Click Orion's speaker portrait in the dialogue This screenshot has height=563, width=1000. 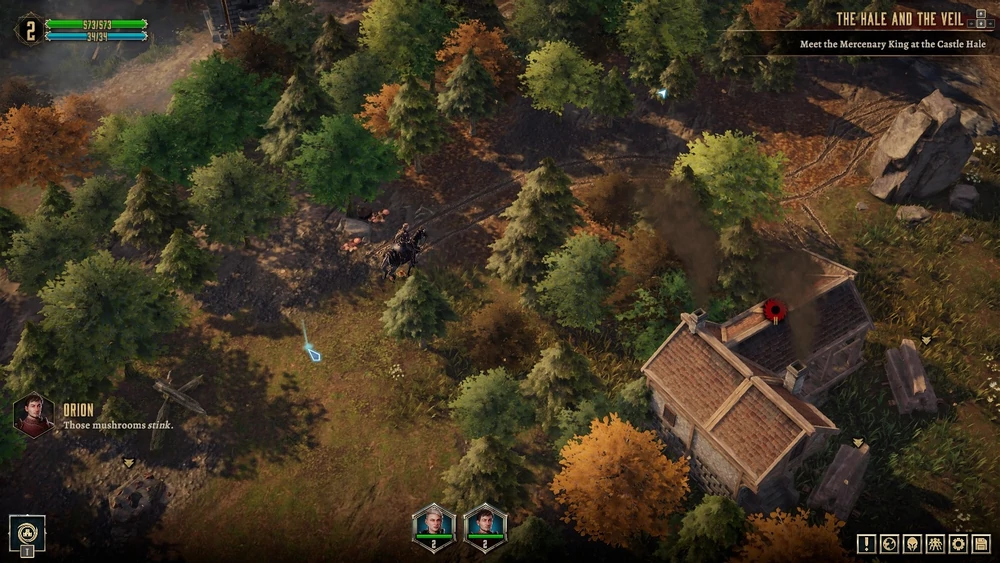[33, 414]
